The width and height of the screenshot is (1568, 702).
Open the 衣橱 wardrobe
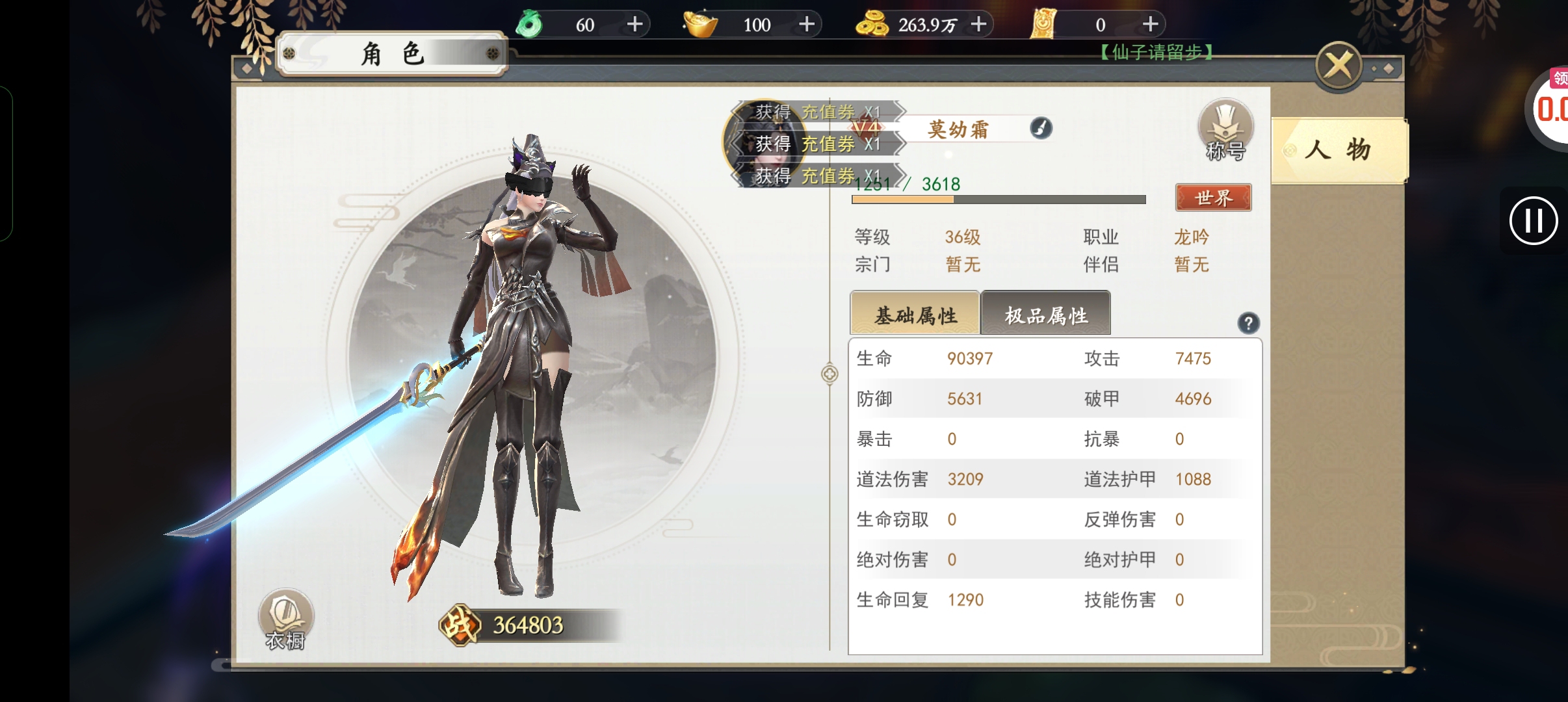[x=286, y=619]
